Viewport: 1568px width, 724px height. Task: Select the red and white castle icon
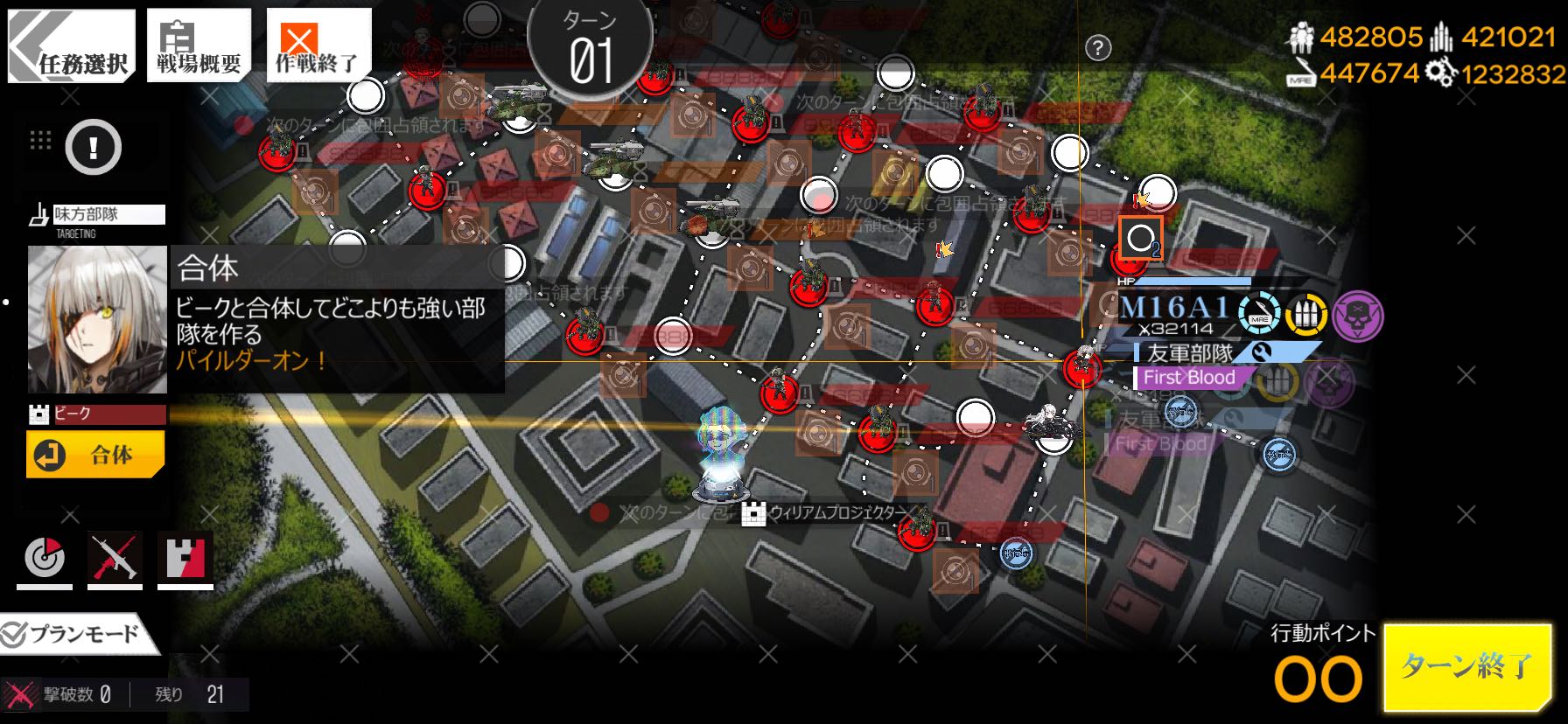click(x=185, y=558)
